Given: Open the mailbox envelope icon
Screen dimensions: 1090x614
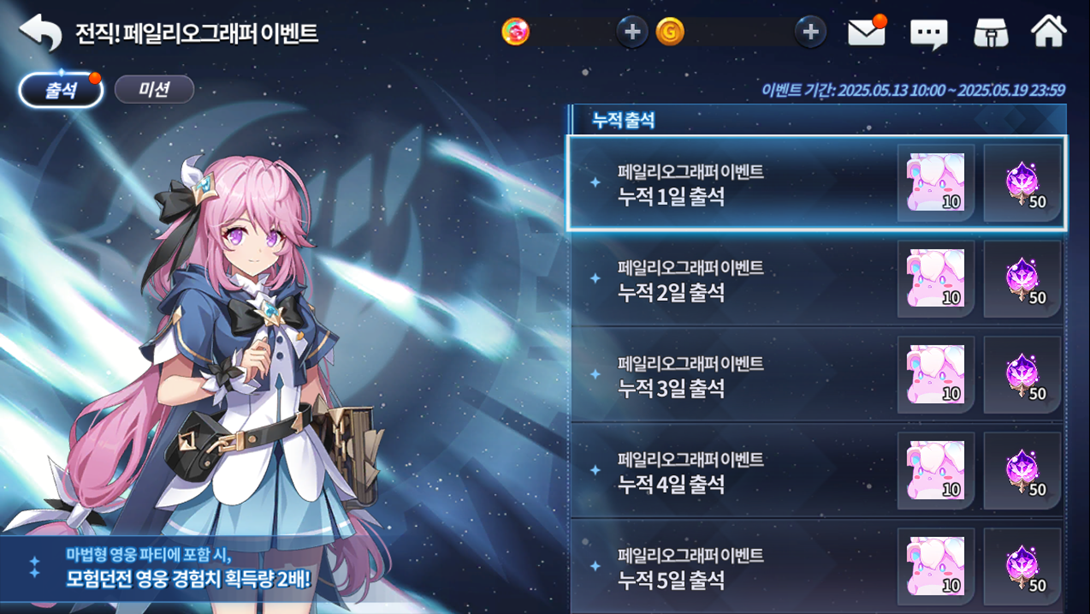Looking at the screenshot, I should [866, 33].
